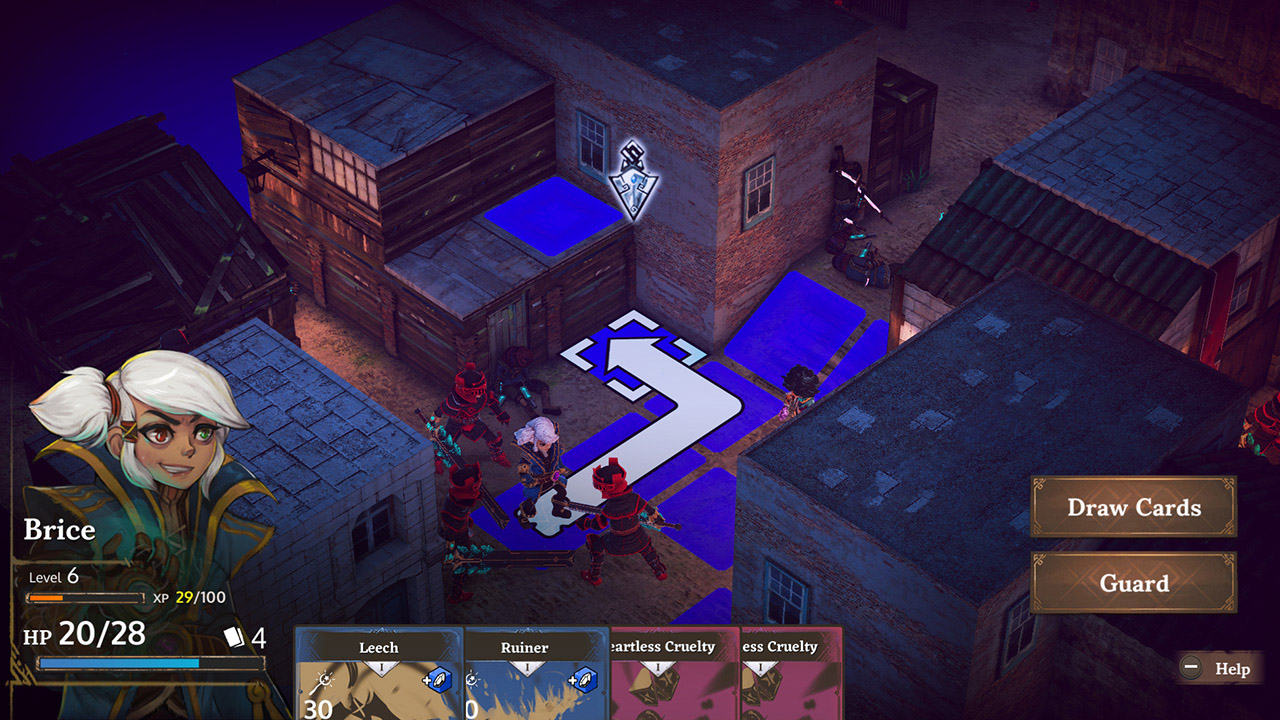Click the gem cost icon on the Ruiner card
Screen dimensions: 1280x720
583,681
